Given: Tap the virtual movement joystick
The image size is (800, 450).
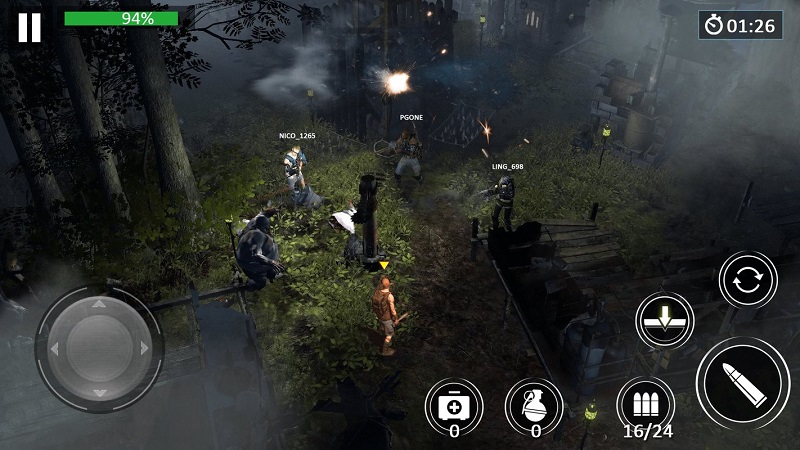Looking at the screenshot, I should (x=99, y=347).
